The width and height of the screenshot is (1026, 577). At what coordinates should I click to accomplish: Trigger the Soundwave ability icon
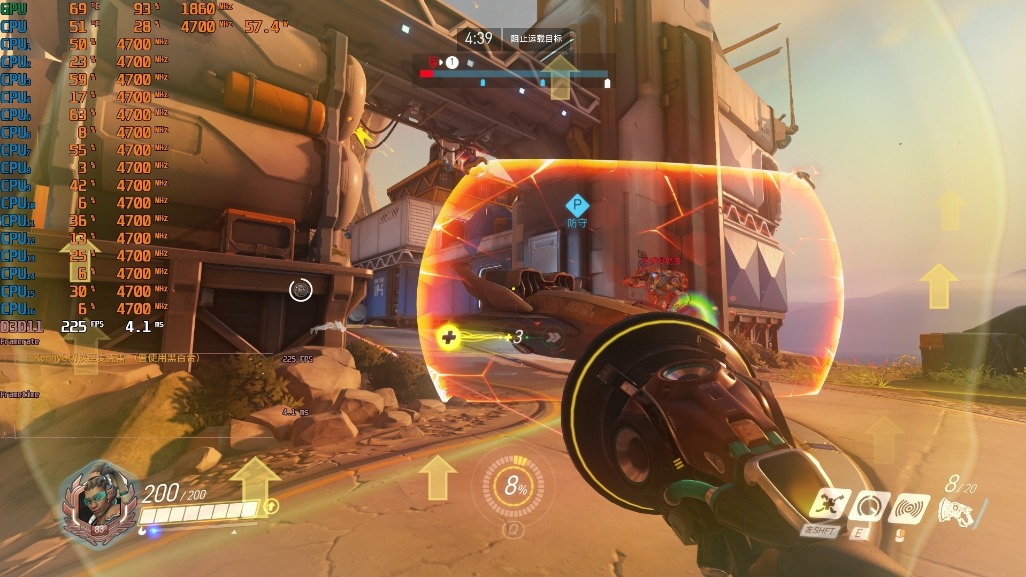tap(910, 507)
